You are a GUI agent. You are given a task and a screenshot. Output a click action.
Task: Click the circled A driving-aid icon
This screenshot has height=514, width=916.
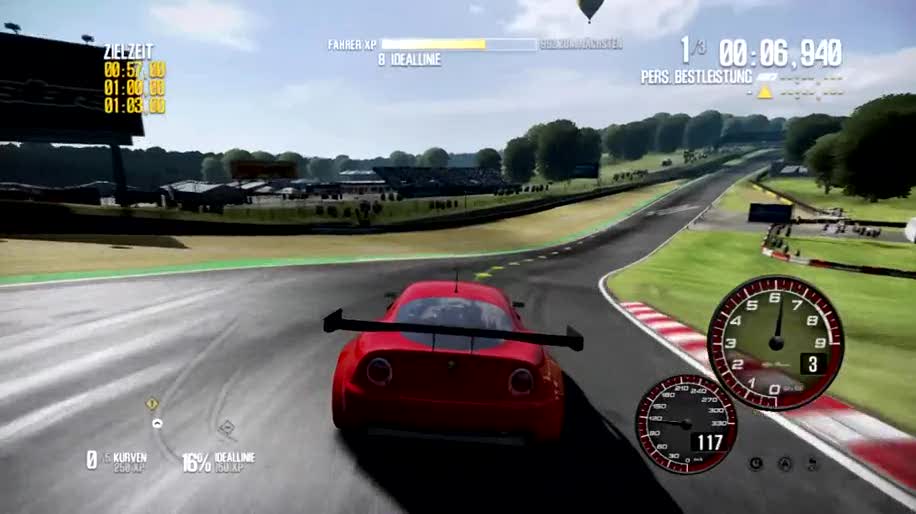785,463
